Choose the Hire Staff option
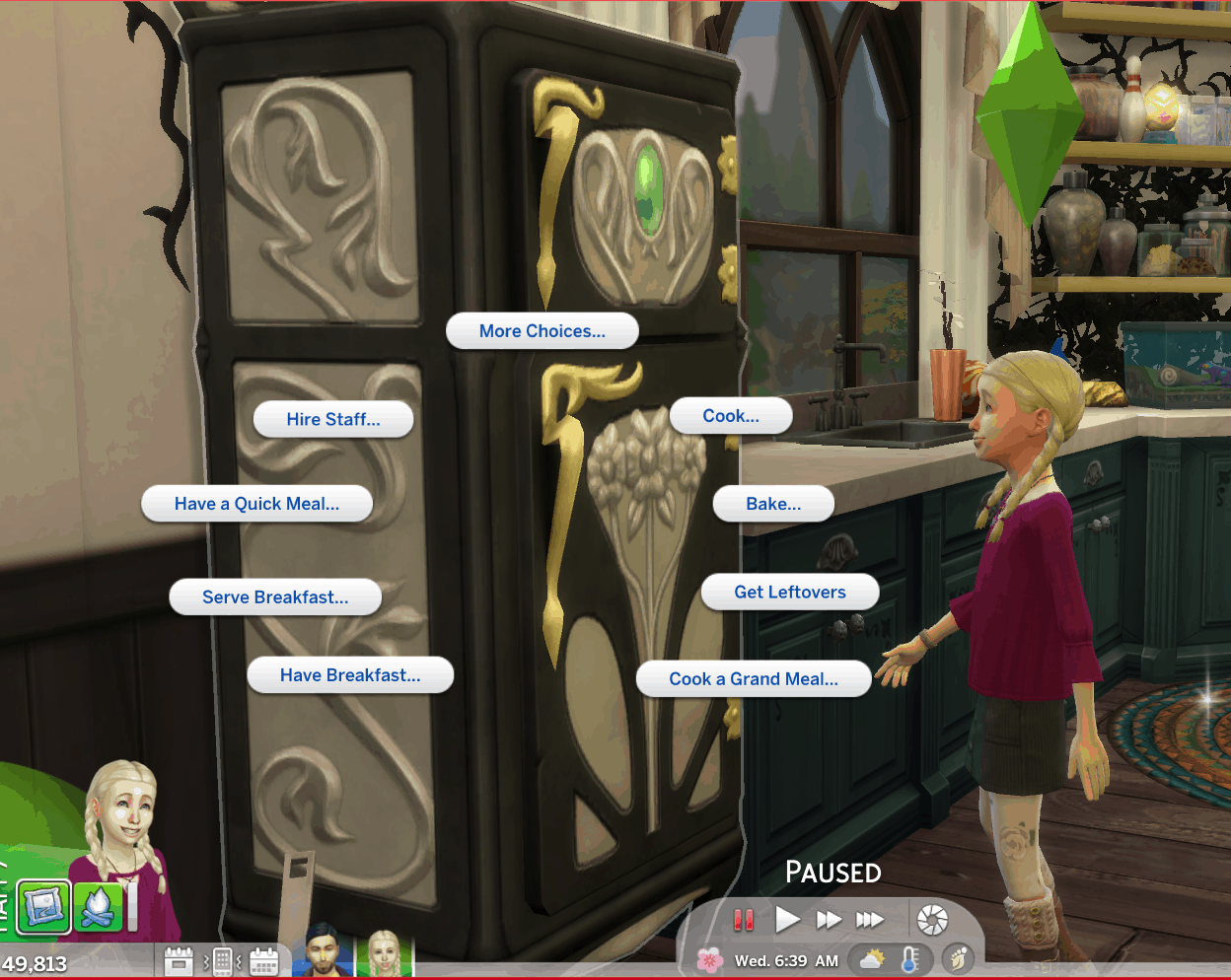 point(333,419)
